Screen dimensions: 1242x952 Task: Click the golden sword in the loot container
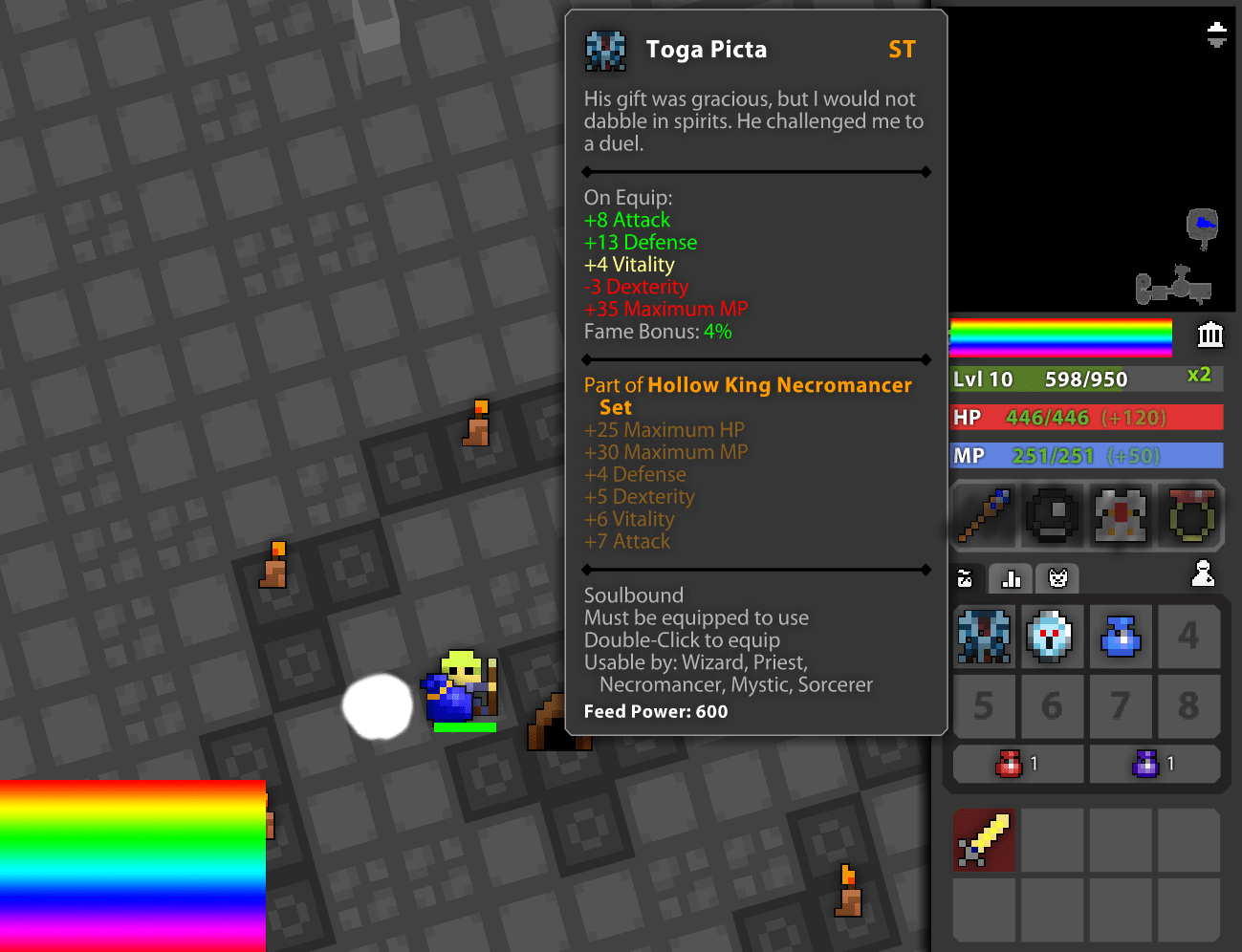983,840
